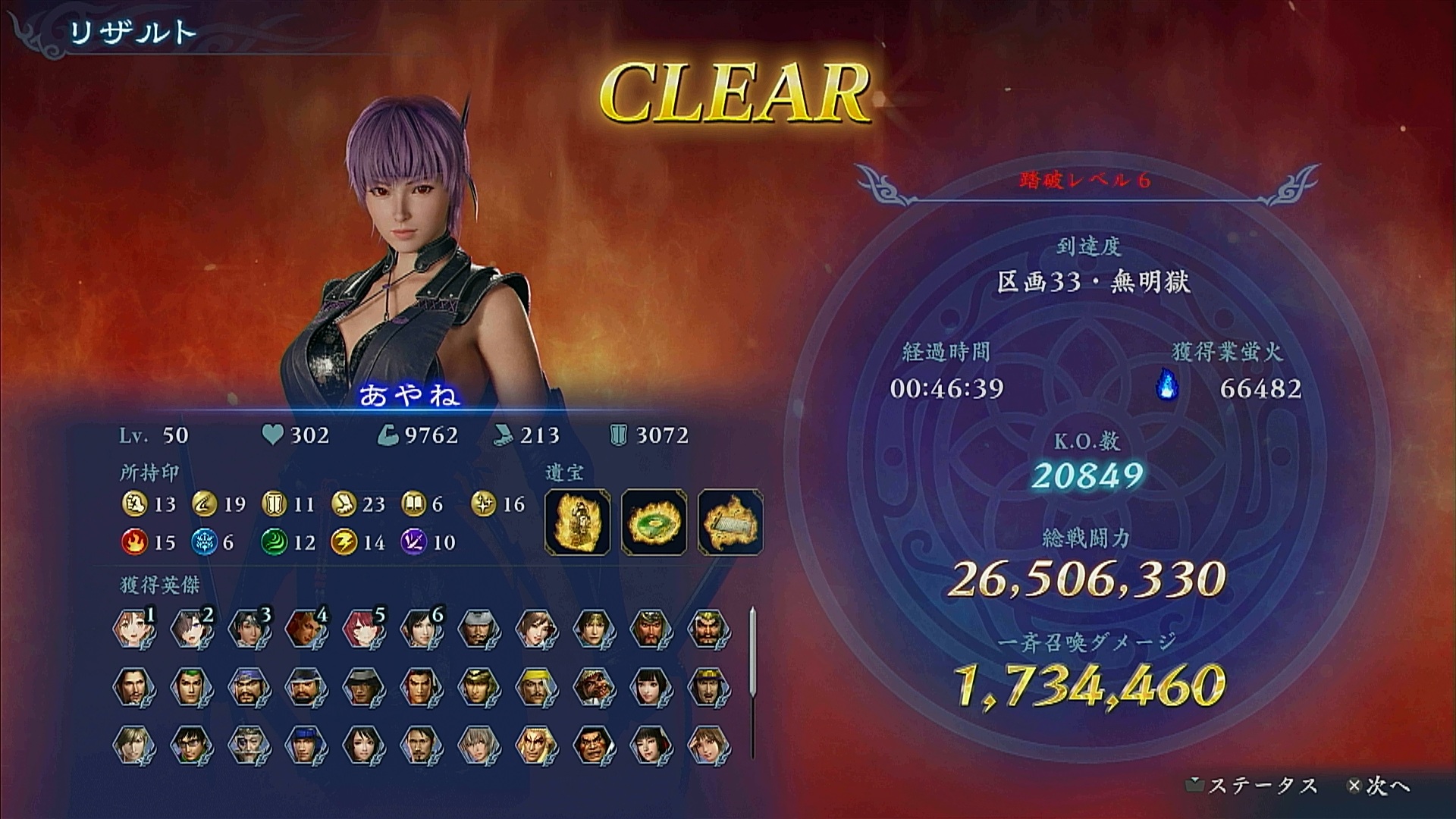Choose the hero portrait numbered 3

[x=249, y=629]
